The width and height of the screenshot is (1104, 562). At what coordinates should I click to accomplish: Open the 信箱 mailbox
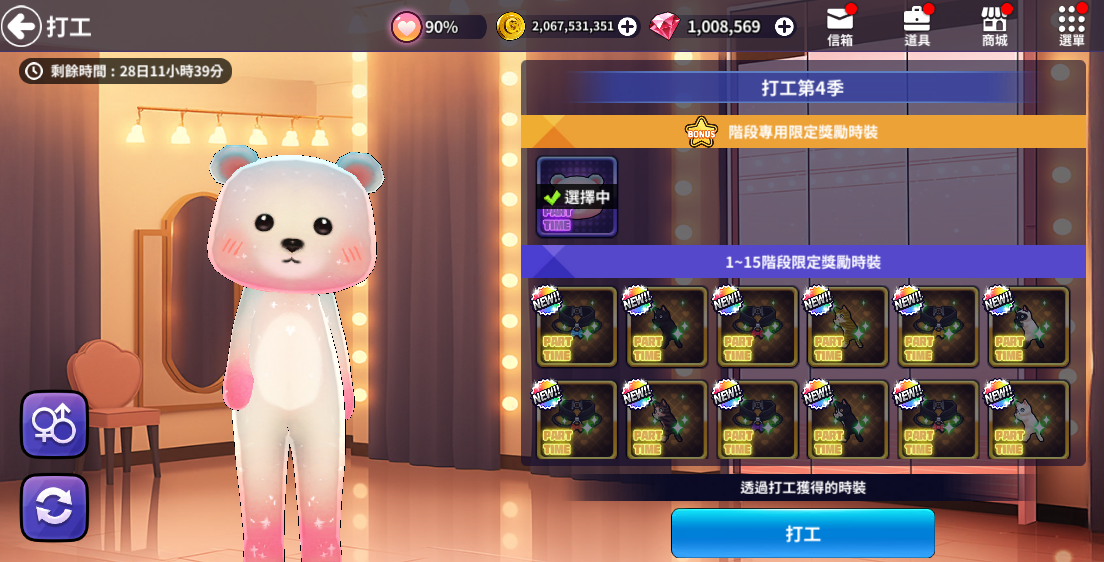[840, 25]
